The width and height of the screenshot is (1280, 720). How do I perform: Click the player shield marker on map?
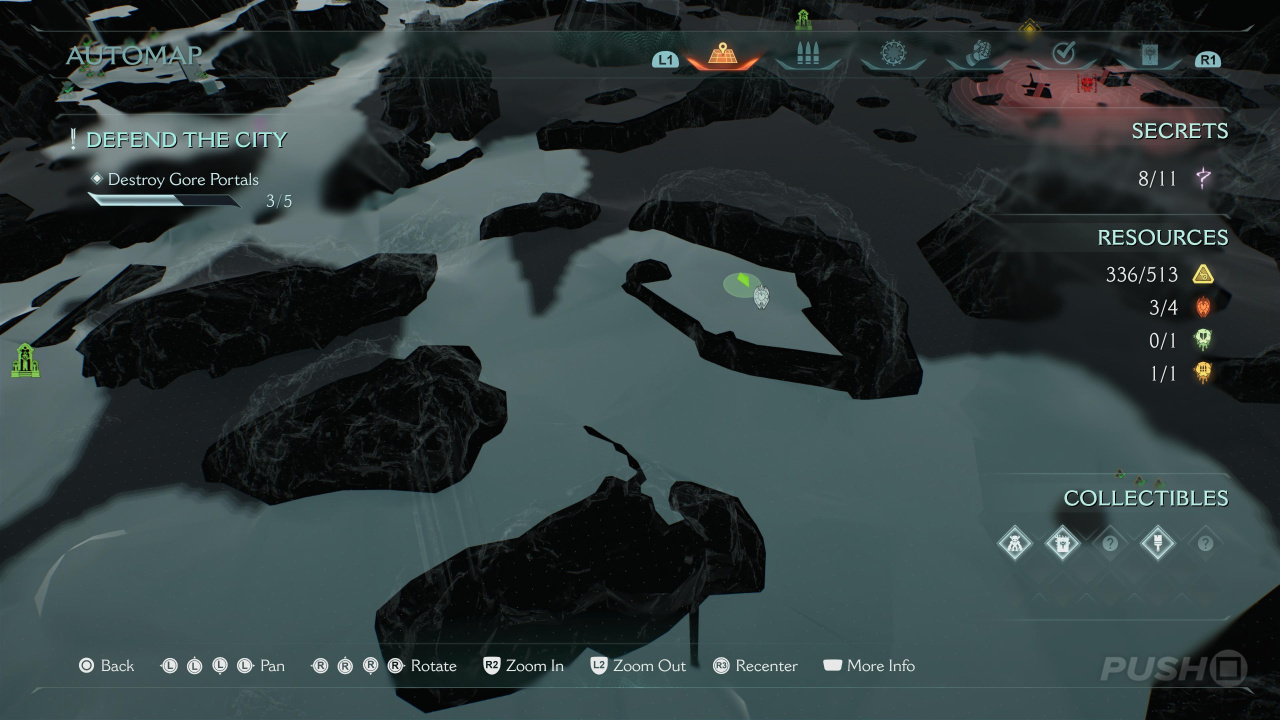[x=761, y=297]
